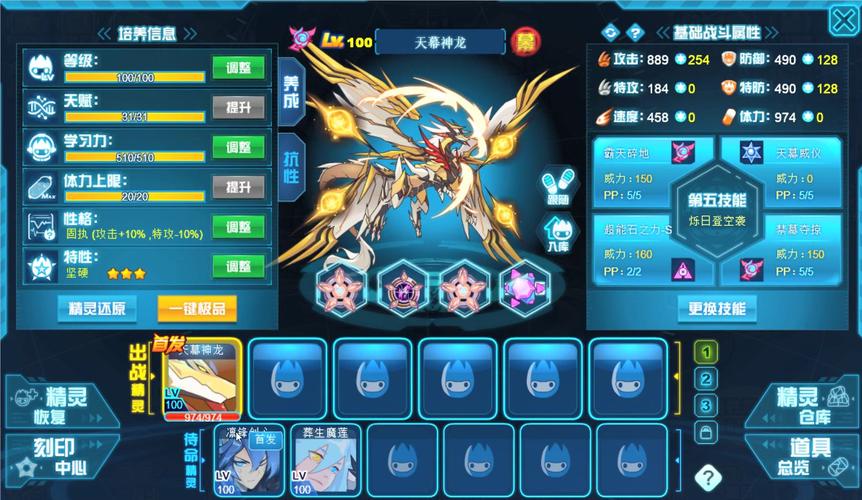This screenshot has width=862, height=500.
Task: Click 提升 button beside 体力上限
Action: 238,187
